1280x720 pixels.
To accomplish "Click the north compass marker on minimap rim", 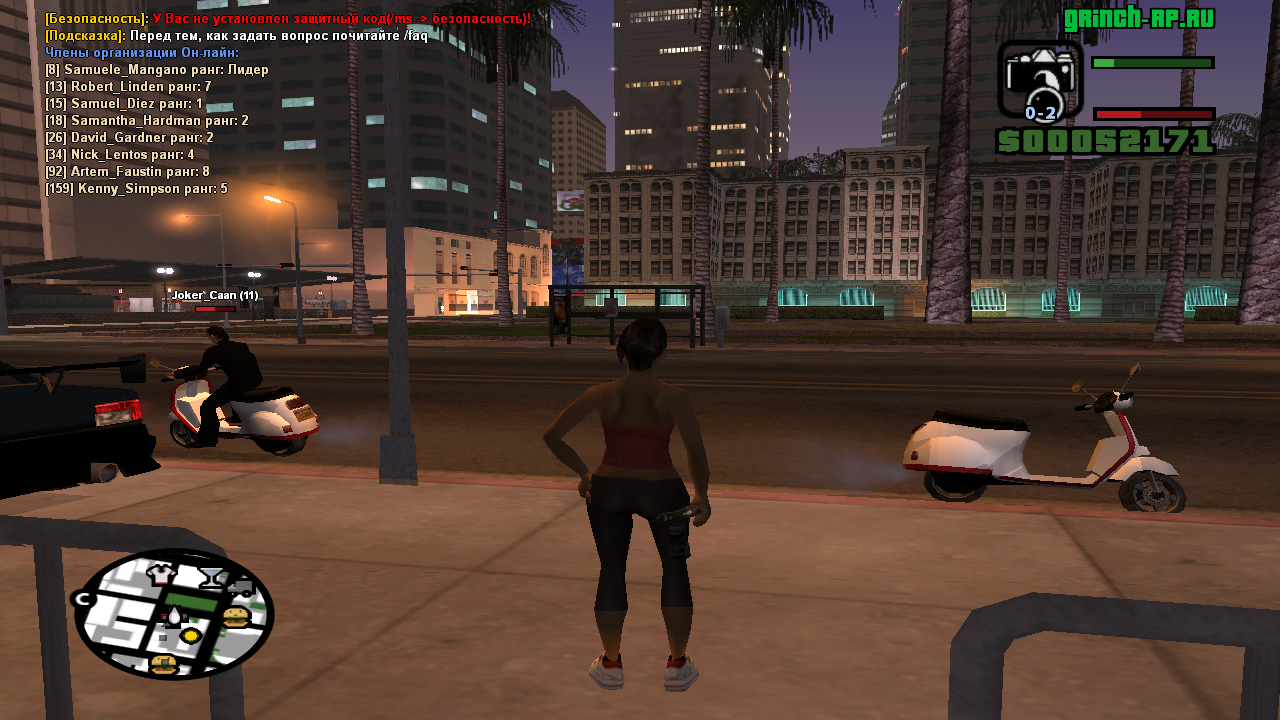I will coord(83,599).
